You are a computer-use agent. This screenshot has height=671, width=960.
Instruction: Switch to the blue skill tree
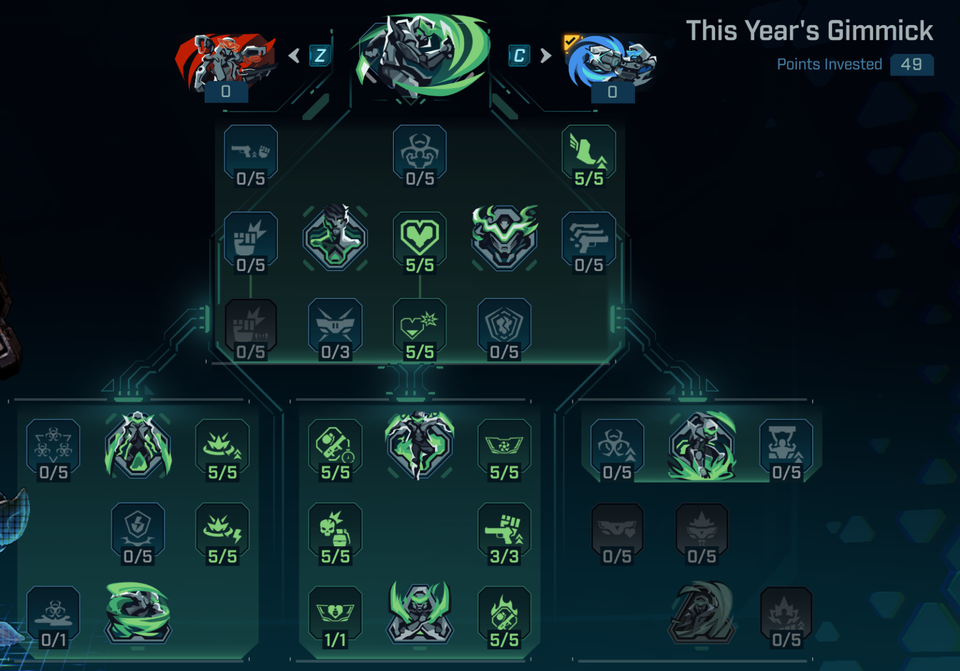click(x=611, y=62)
